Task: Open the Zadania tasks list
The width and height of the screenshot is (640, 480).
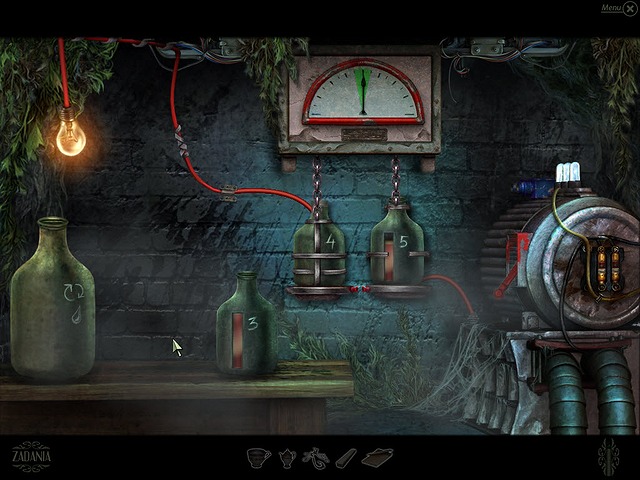Action: pyautogui.click(x=30, y=456)
